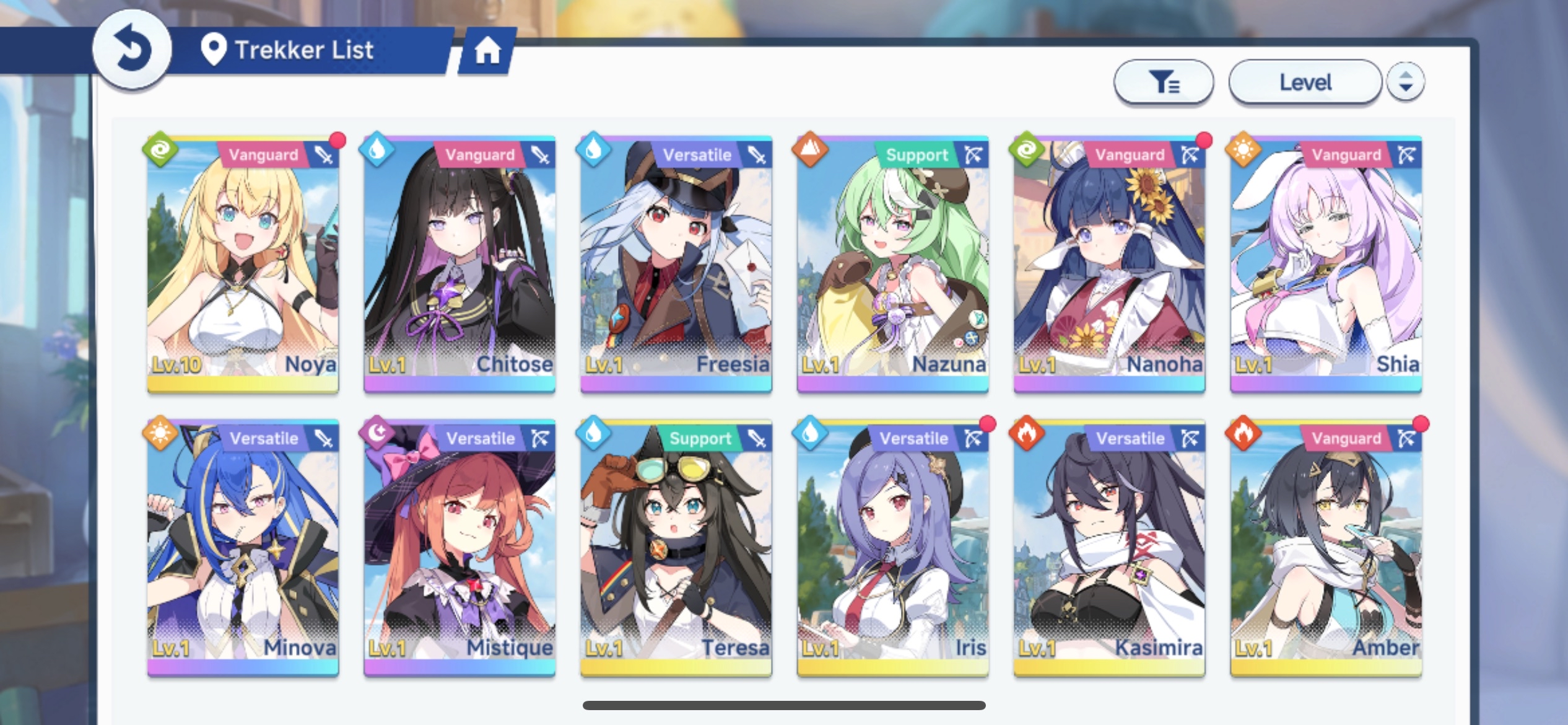Open Freesia's trekker card

(676, 263)
